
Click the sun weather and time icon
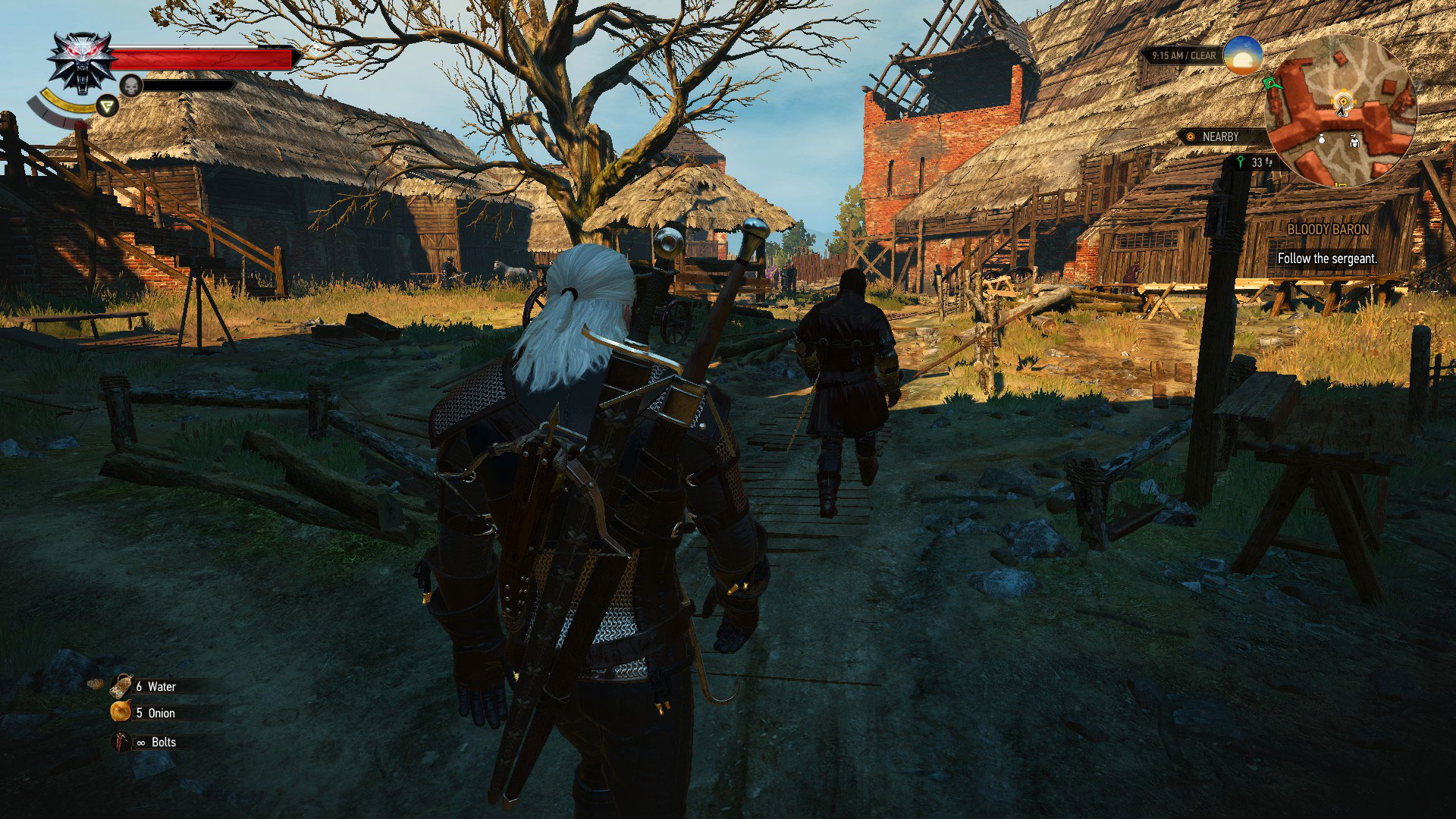click(x=1242, y=55)
